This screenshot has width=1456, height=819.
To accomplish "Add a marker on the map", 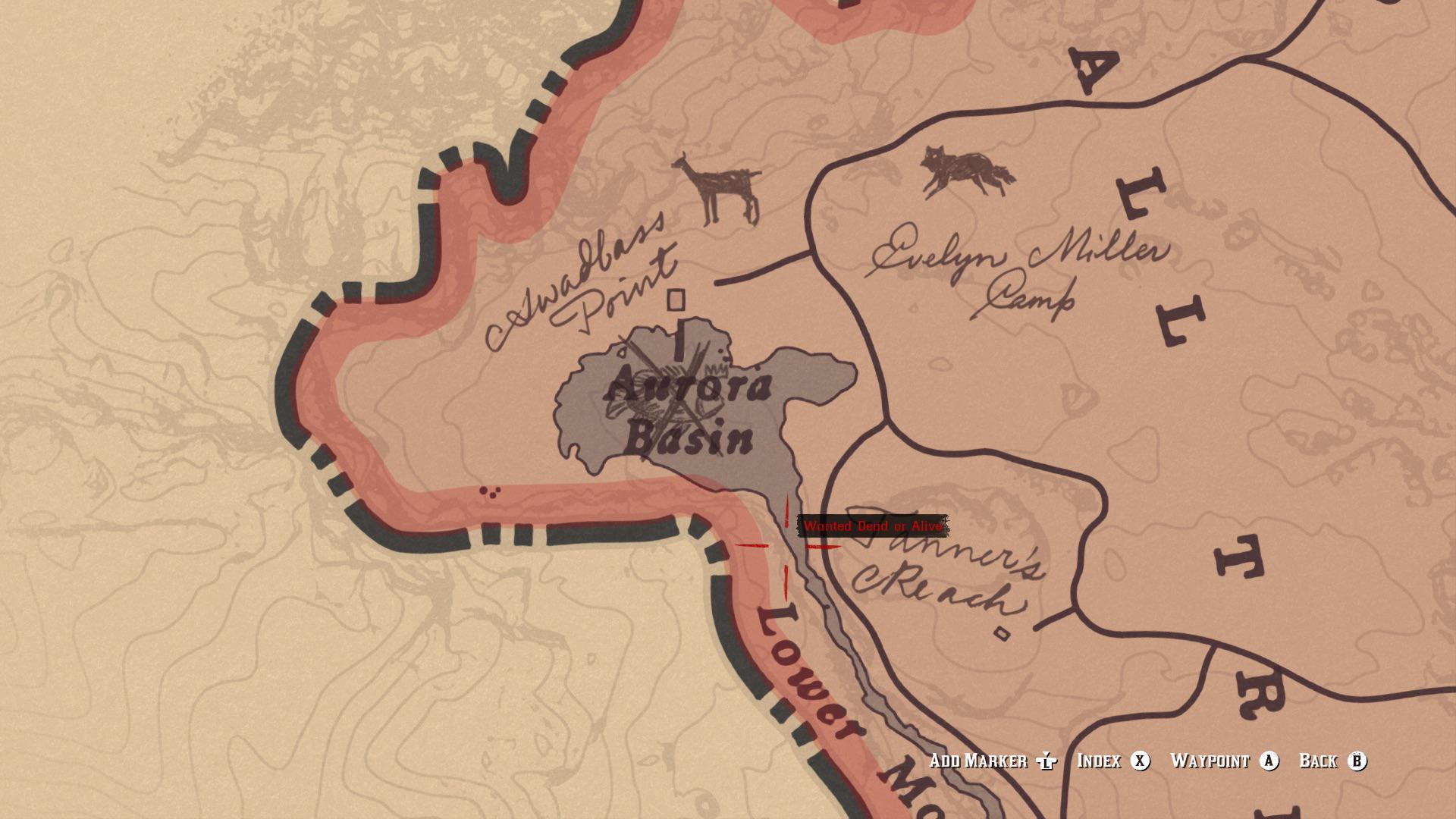I will (x=978, y=761).
